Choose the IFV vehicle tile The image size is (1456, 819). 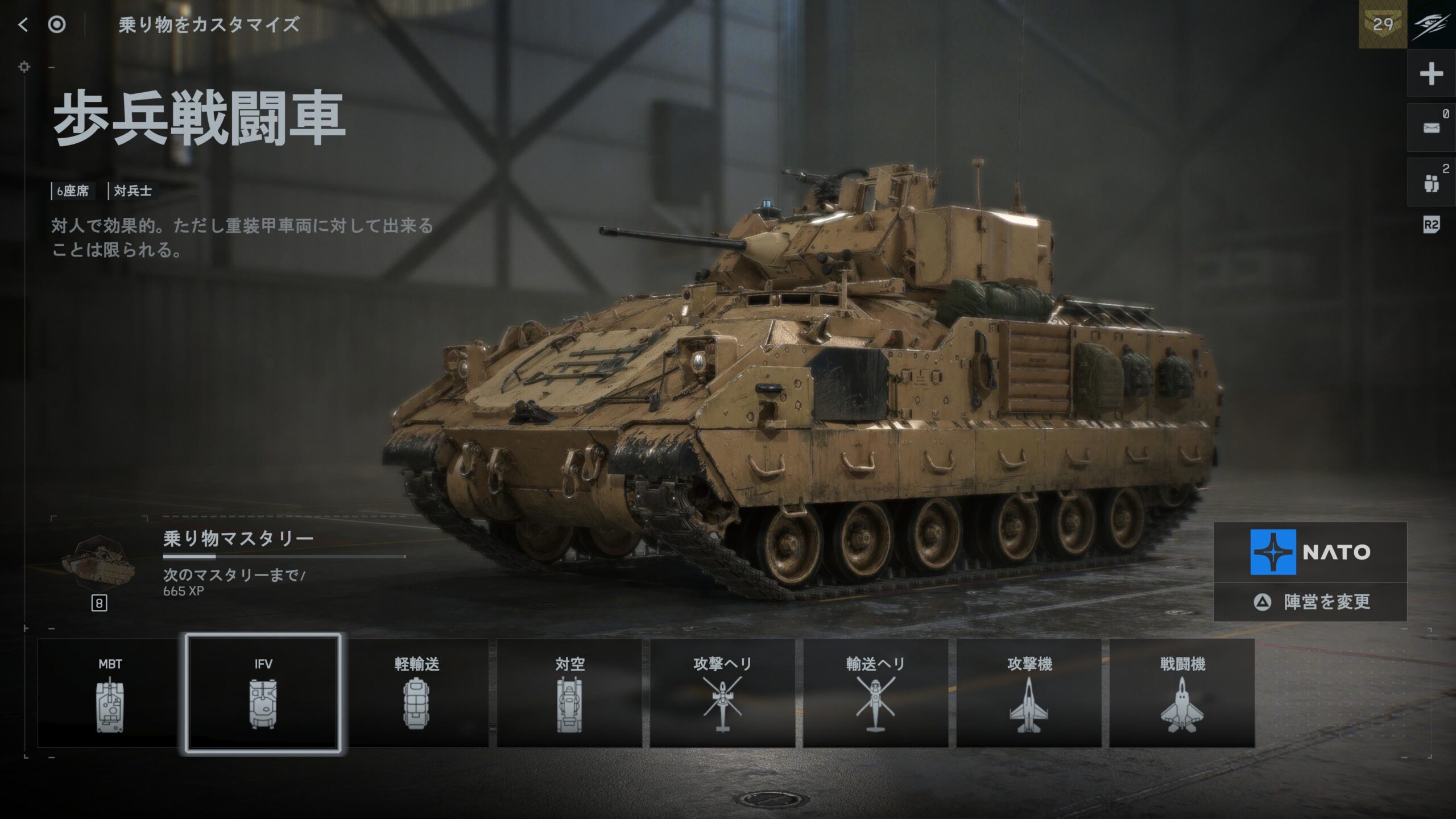(x=263, y=693)
